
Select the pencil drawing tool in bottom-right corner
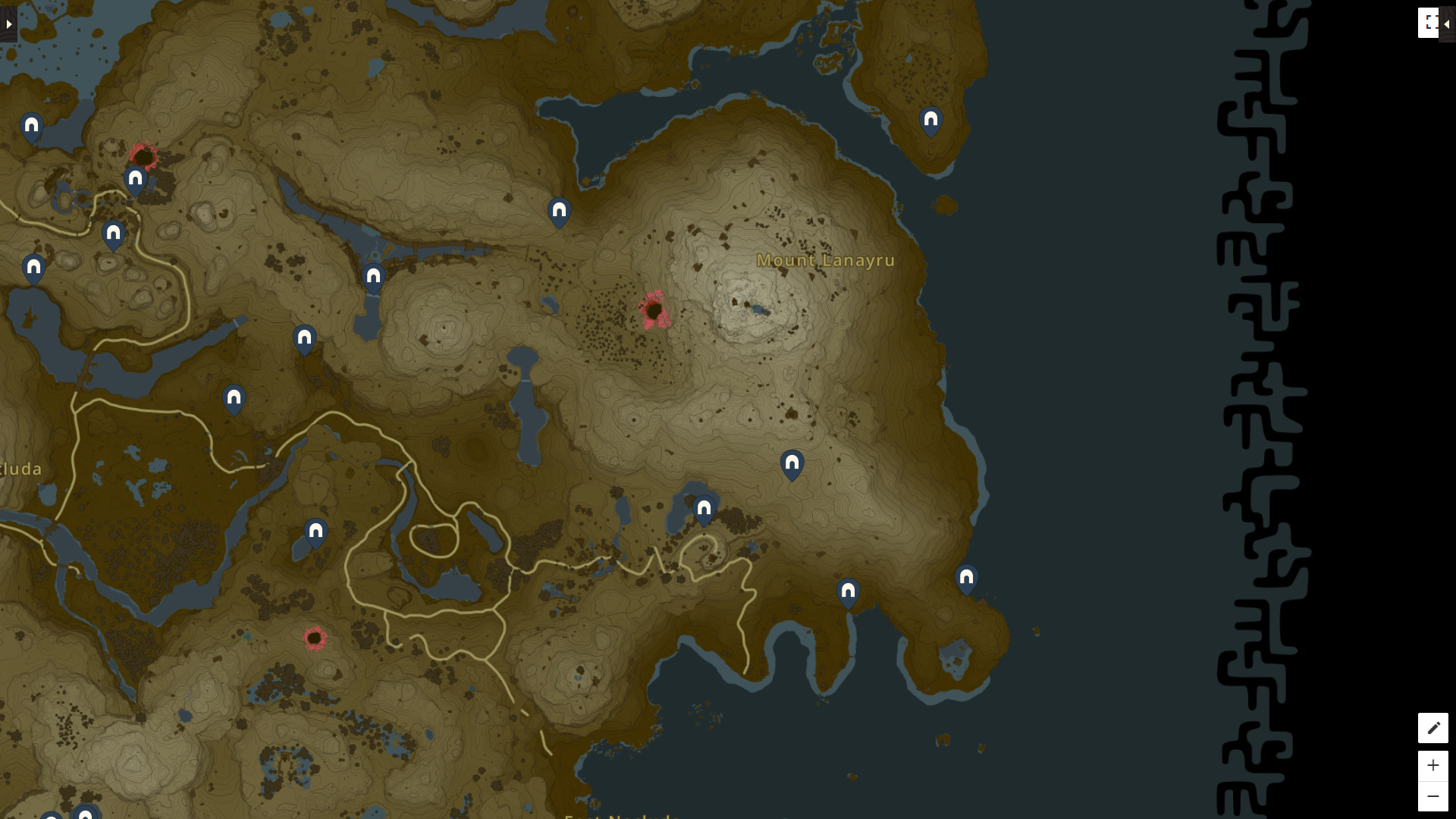[x=1434, y=727]
